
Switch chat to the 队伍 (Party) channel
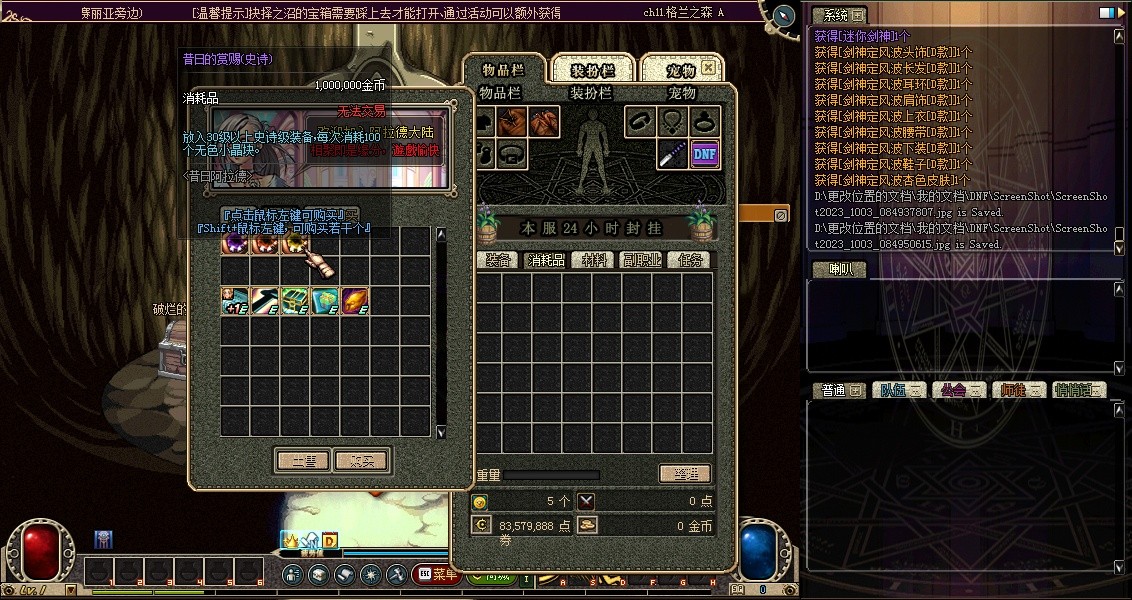pyautogui.click(x=899, y=390)
